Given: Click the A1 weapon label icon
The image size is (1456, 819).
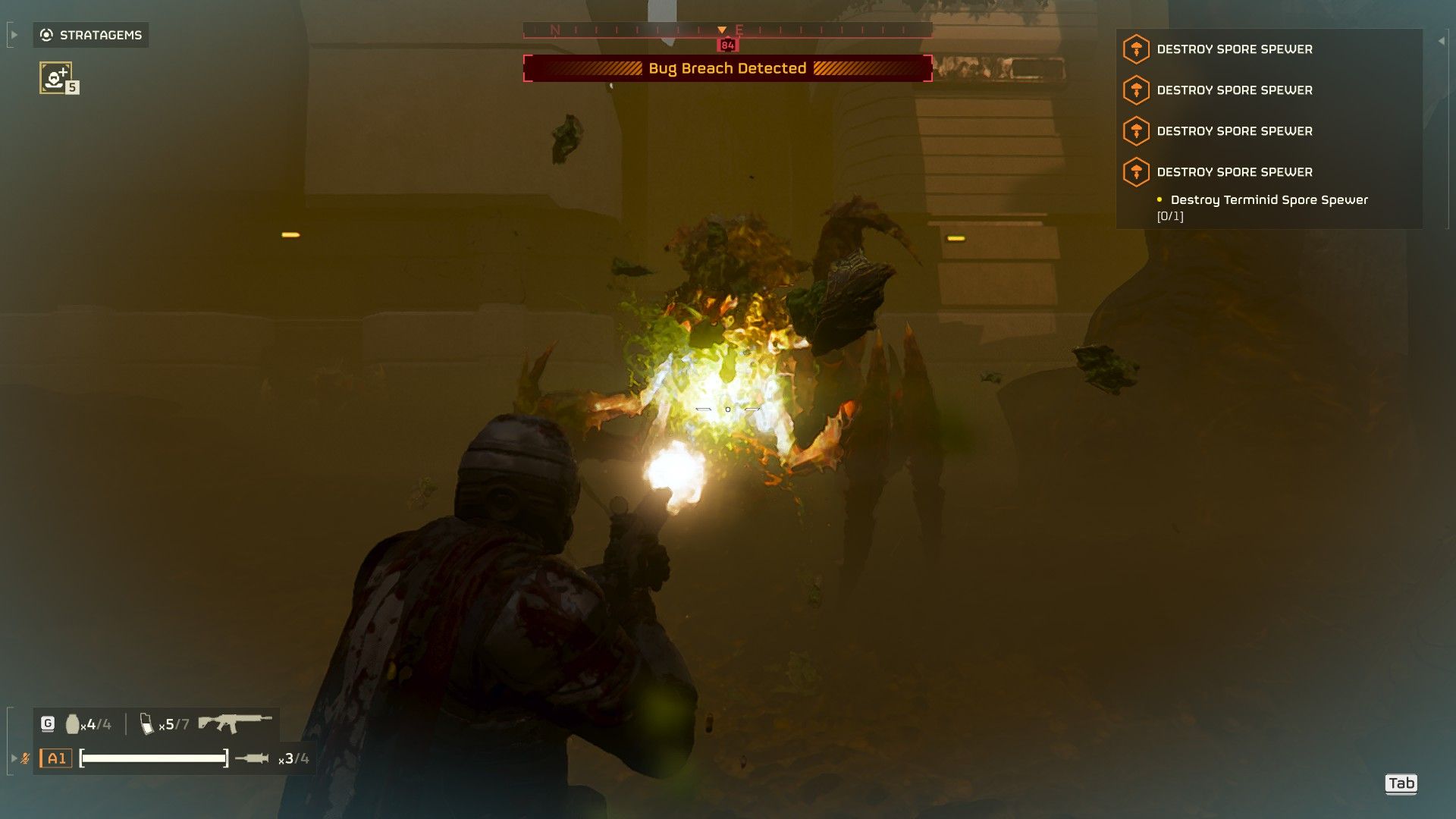Looking at the screenshot, I should pos(55,757).
